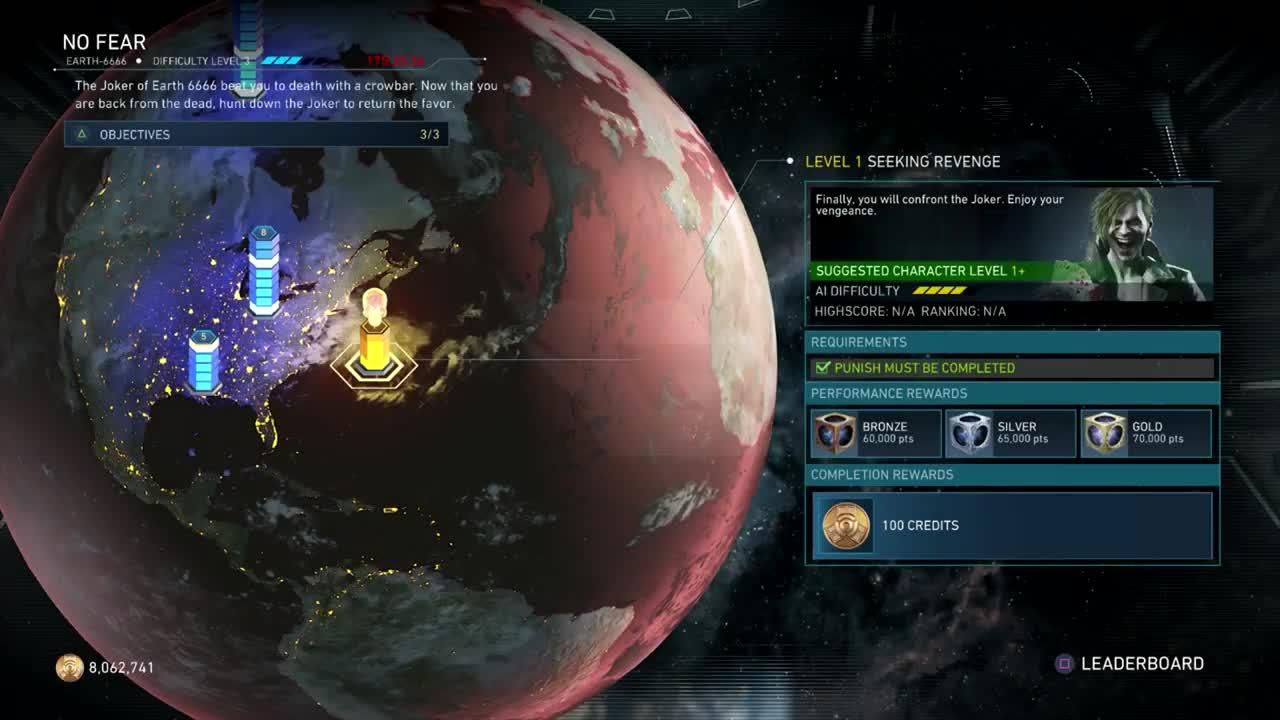Choose the level 8 blue mission tower

(264, 270)
